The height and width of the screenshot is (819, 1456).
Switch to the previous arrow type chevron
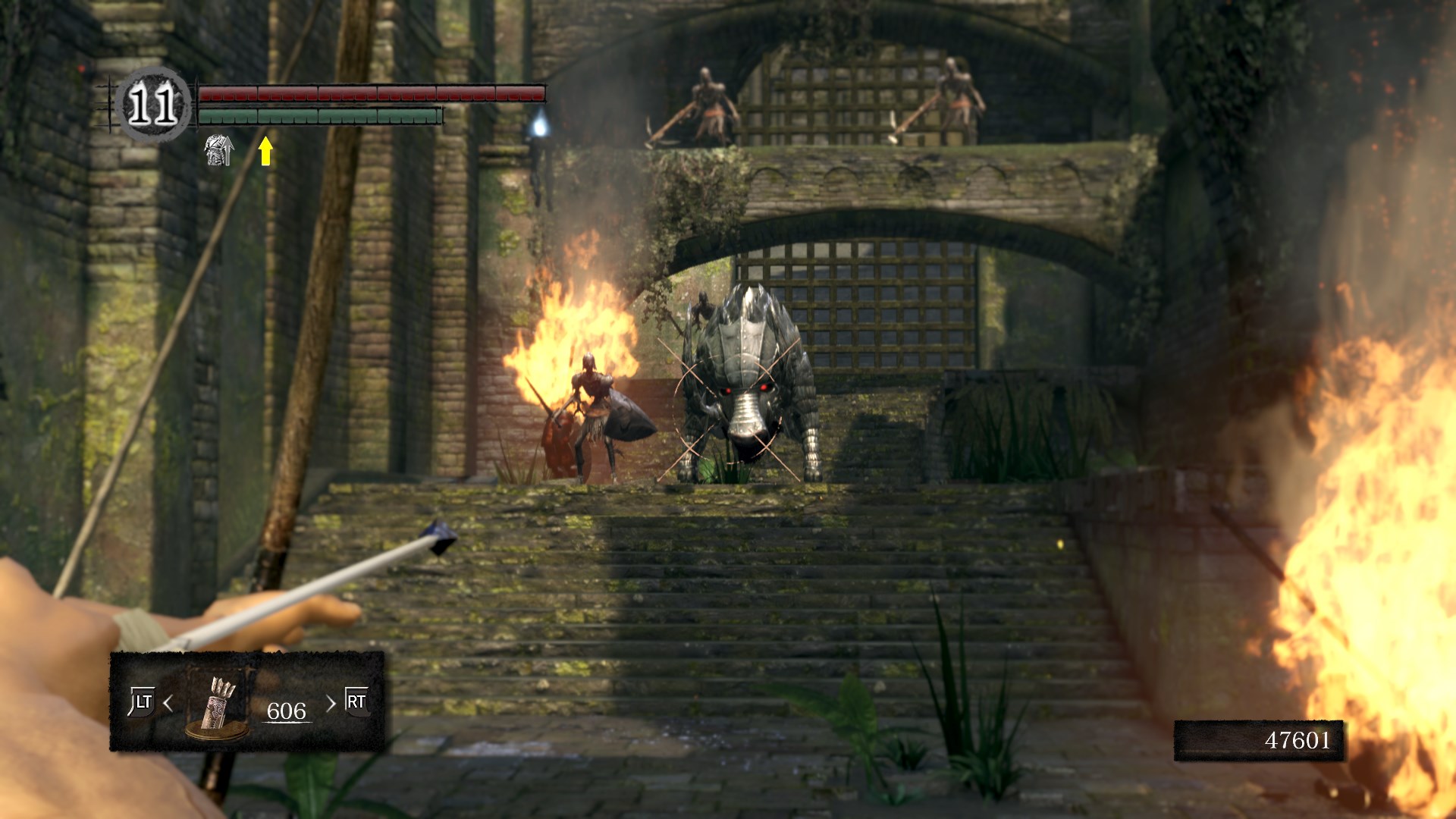[x=168, y=704]
